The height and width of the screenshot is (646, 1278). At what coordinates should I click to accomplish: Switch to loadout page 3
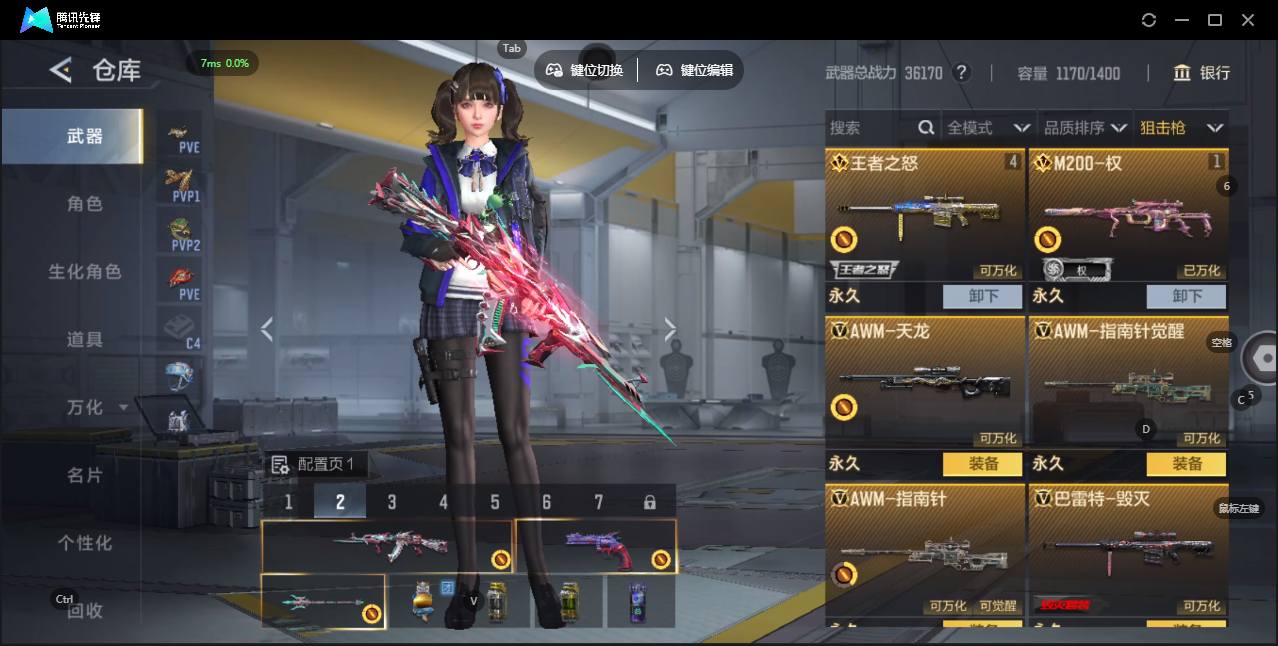(x=392, y=502)
